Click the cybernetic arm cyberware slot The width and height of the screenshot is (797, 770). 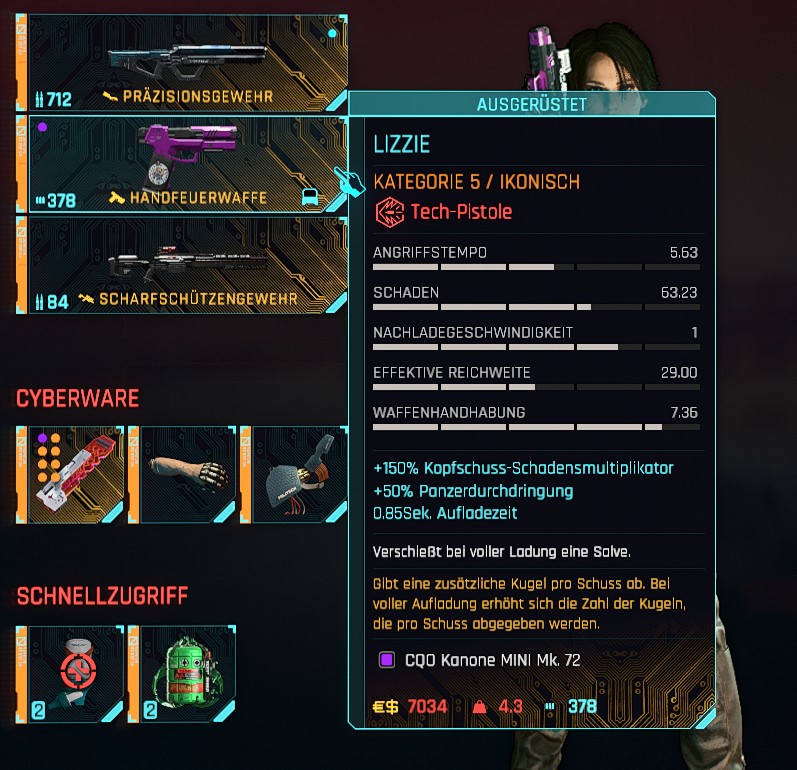coord(188,475)
